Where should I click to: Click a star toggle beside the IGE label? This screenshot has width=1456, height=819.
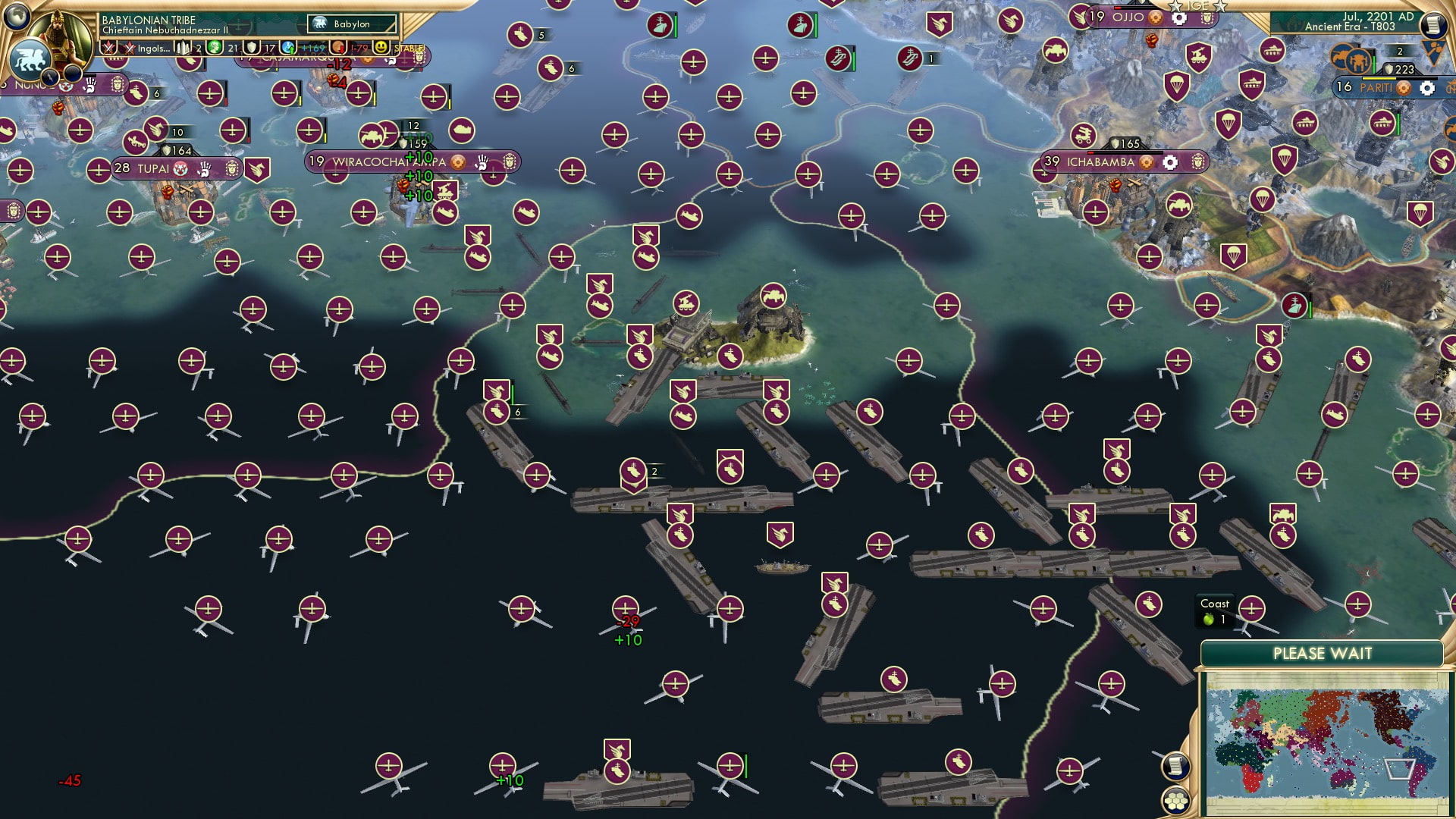[x=1175, y=7]
